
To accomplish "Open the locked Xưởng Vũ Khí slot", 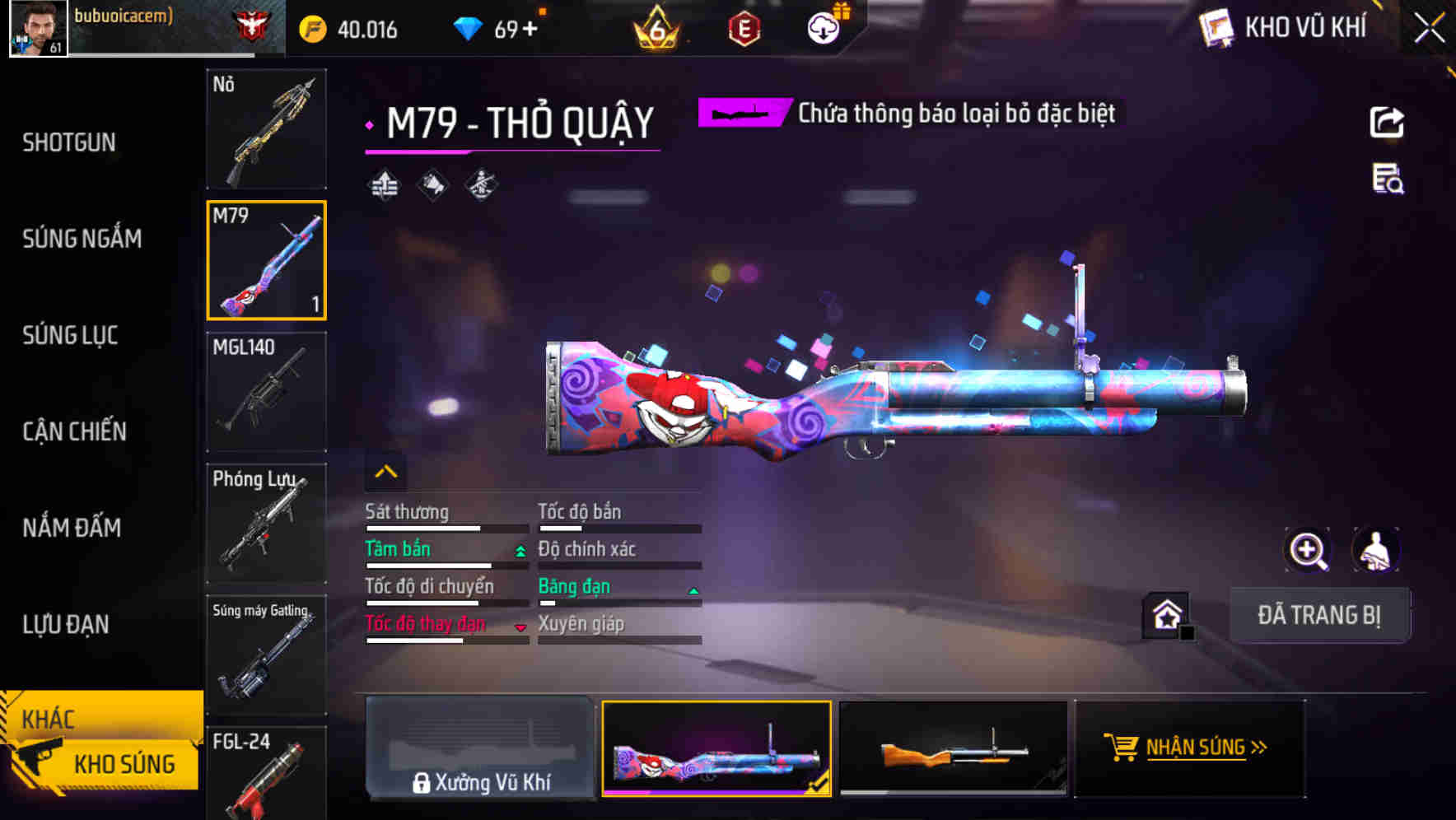I will [480, 749].
